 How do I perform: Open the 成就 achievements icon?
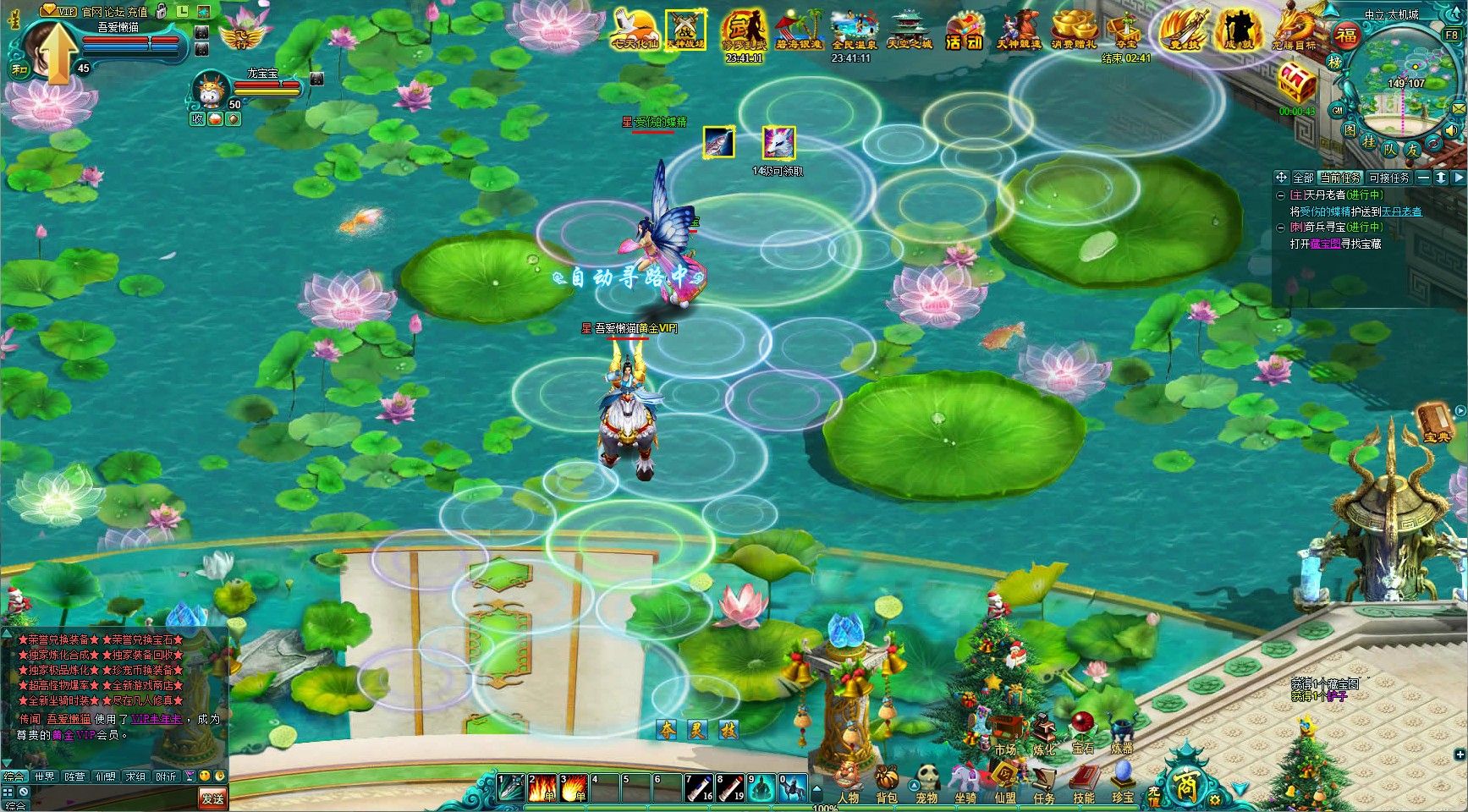tap(1236, 30)
